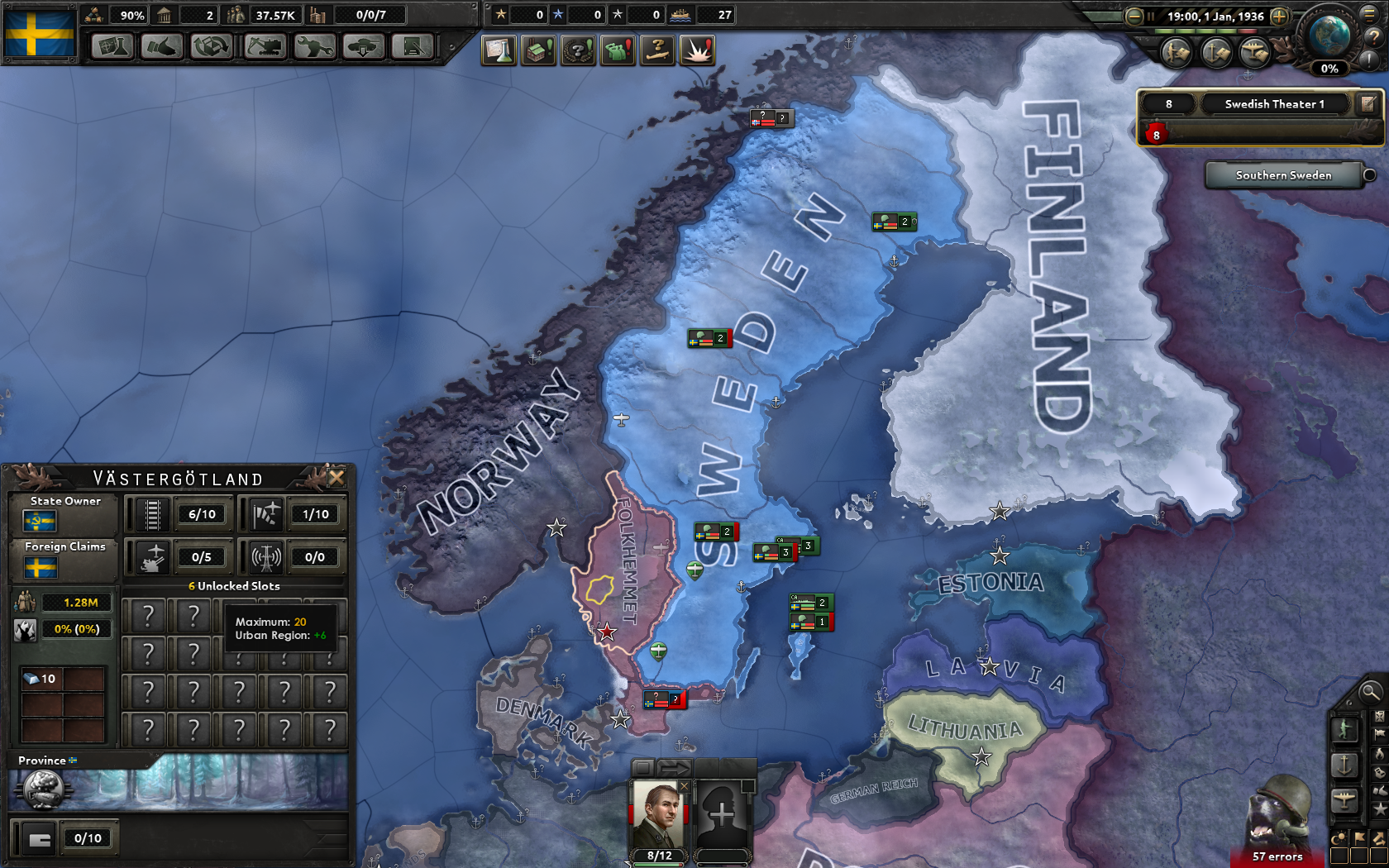Pause the game clock
Image resolution: width=1389 pixels, height=868 pixels.
1151,17
